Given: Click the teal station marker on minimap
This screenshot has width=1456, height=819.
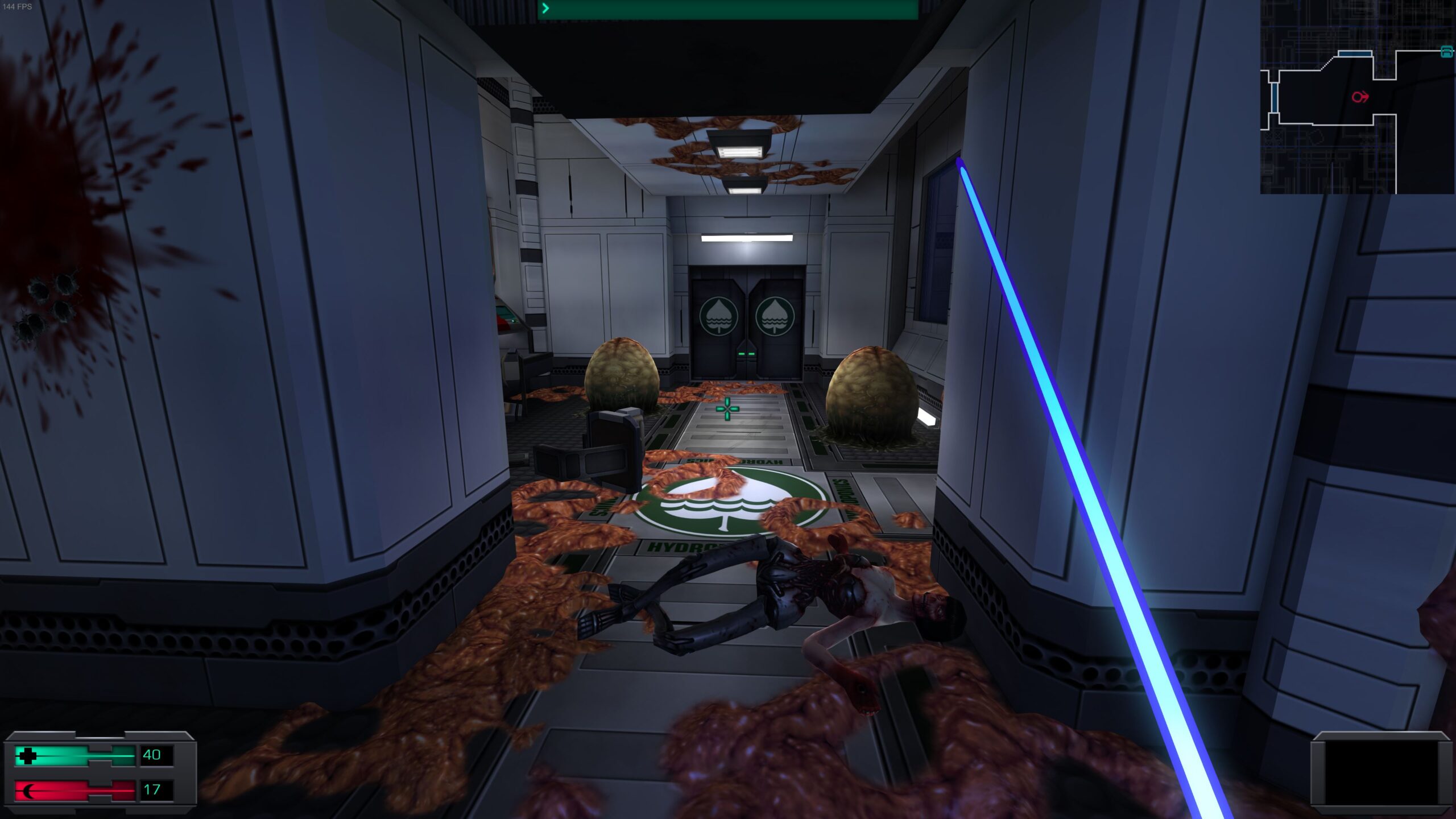Looking at the screenshot, I should point(1446,52).
